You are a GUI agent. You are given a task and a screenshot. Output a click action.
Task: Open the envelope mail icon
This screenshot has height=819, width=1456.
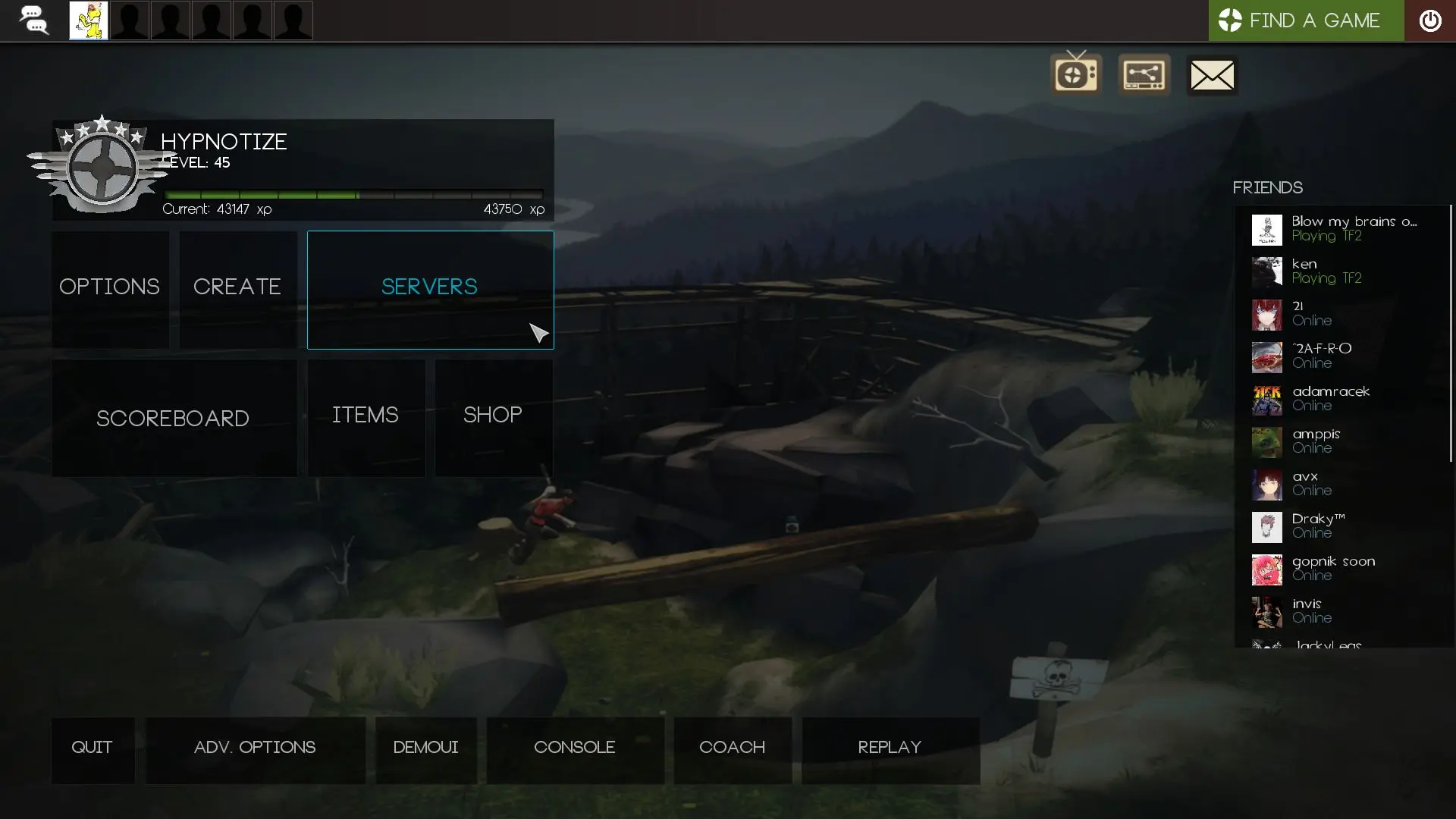pos(1212,75)
